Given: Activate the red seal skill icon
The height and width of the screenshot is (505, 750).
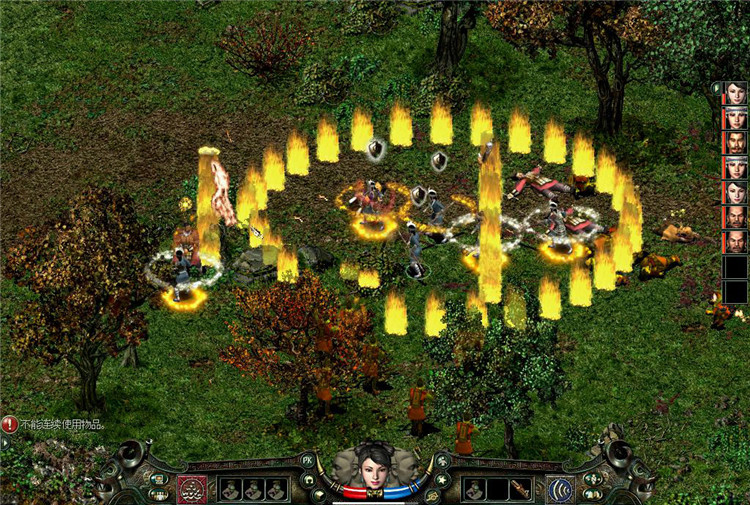Looking at the screenshot, I should point(191,489).
